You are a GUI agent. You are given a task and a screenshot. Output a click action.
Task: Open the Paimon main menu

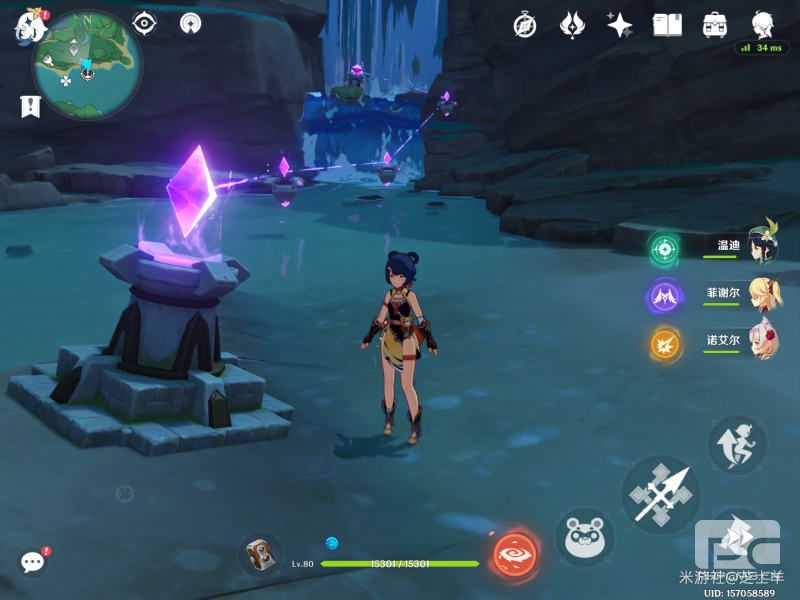click(x=30, y=27)
